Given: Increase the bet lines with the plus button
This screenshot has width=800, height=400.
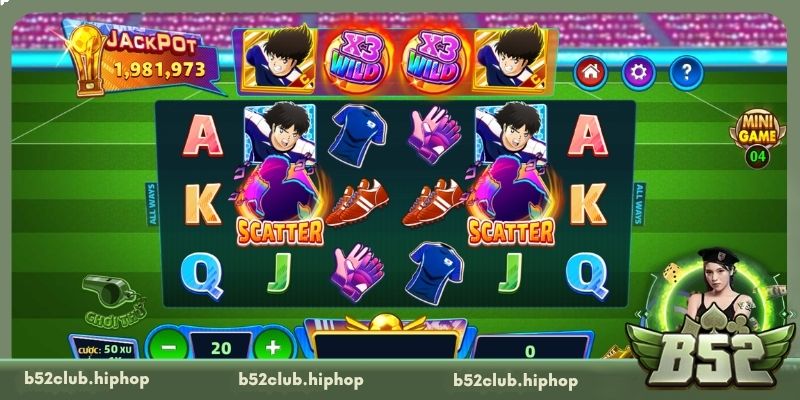Looking at the screenshot, I should coord(272,348).
